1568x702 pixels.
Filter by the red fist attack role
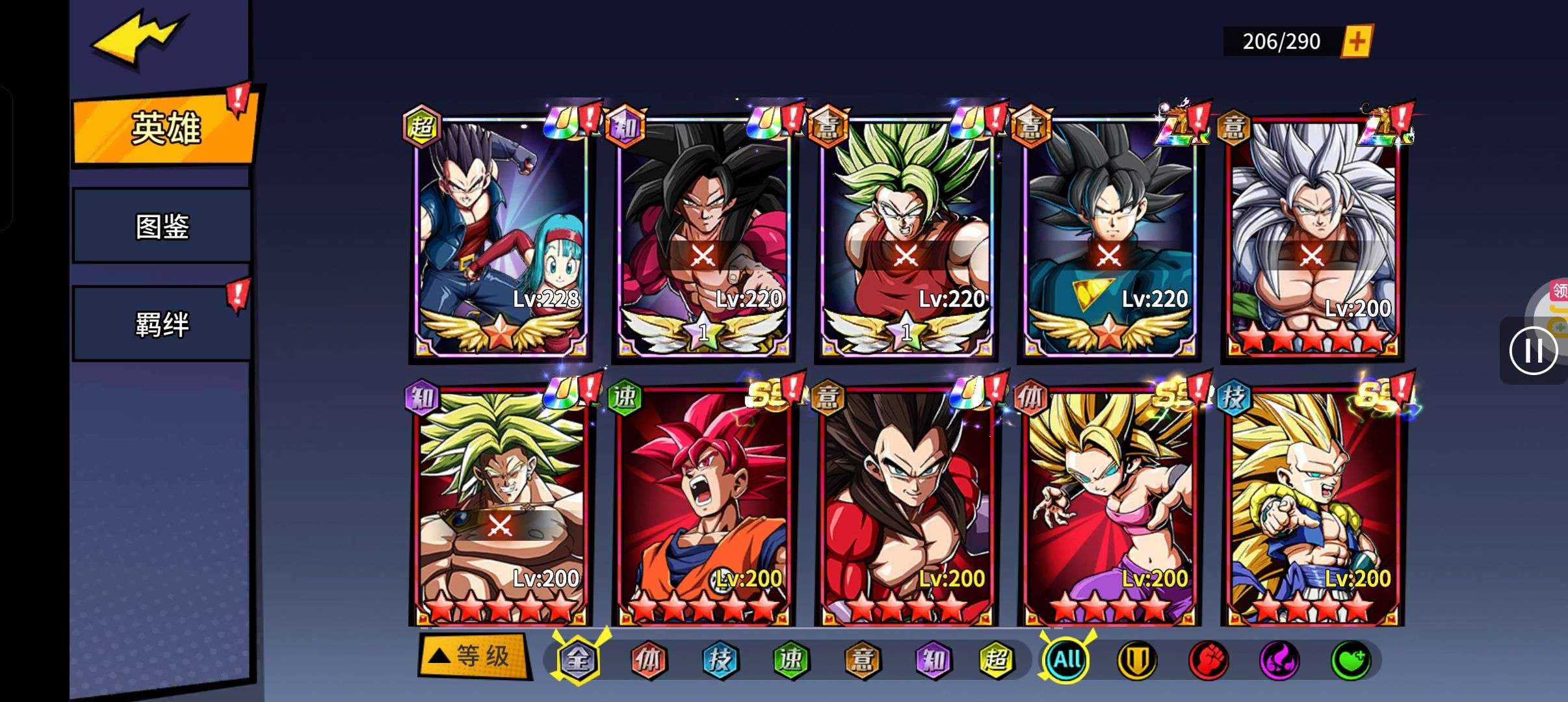tap(1208, 660)
